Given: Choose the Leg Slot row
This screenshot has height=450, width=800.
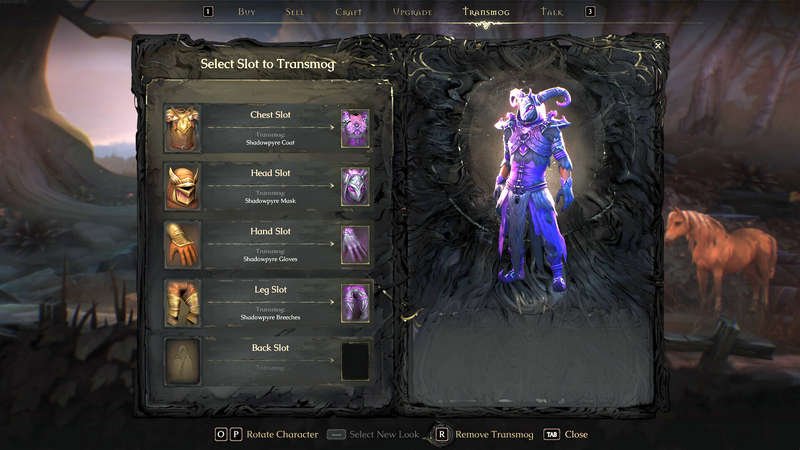Looking at the screenshot, I should pos(269,302).
